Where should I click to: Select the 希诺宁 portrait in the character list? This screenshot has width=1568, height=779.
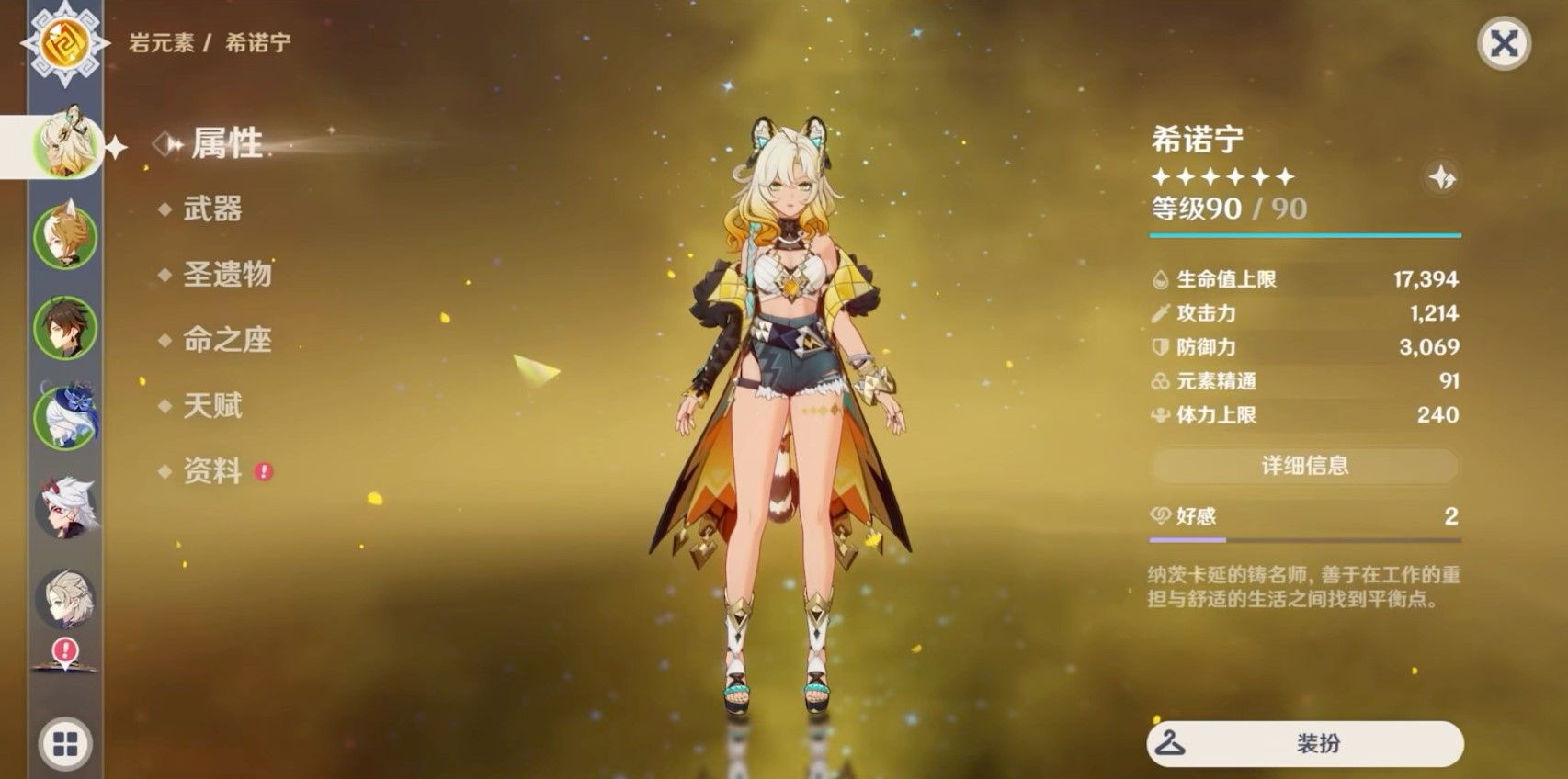pos(65,146)
